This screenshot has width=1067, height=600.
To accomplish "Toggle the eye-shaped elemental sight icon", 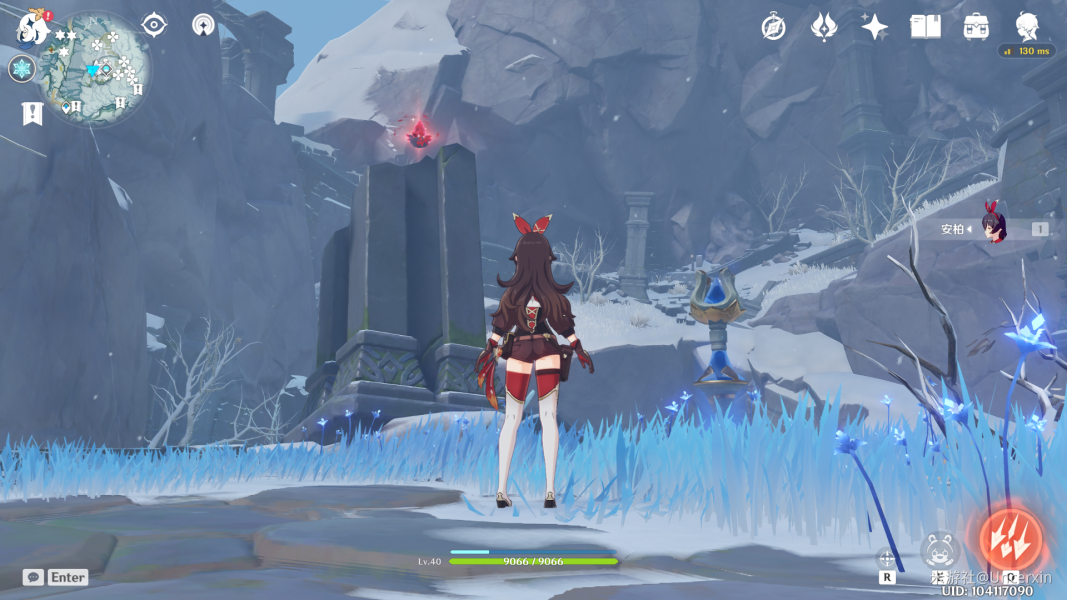I will click(x=154, y=25).
